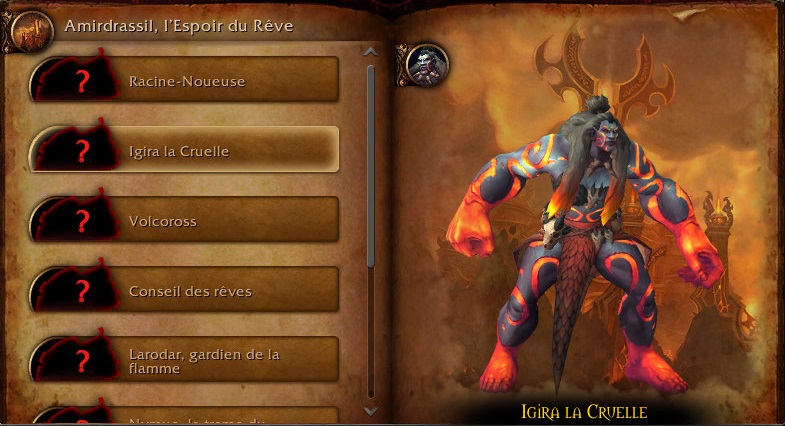Select the Racine-Noueuse boss entry
The height and width of the screenshot is (426, 785).
[x=186, y=80]
